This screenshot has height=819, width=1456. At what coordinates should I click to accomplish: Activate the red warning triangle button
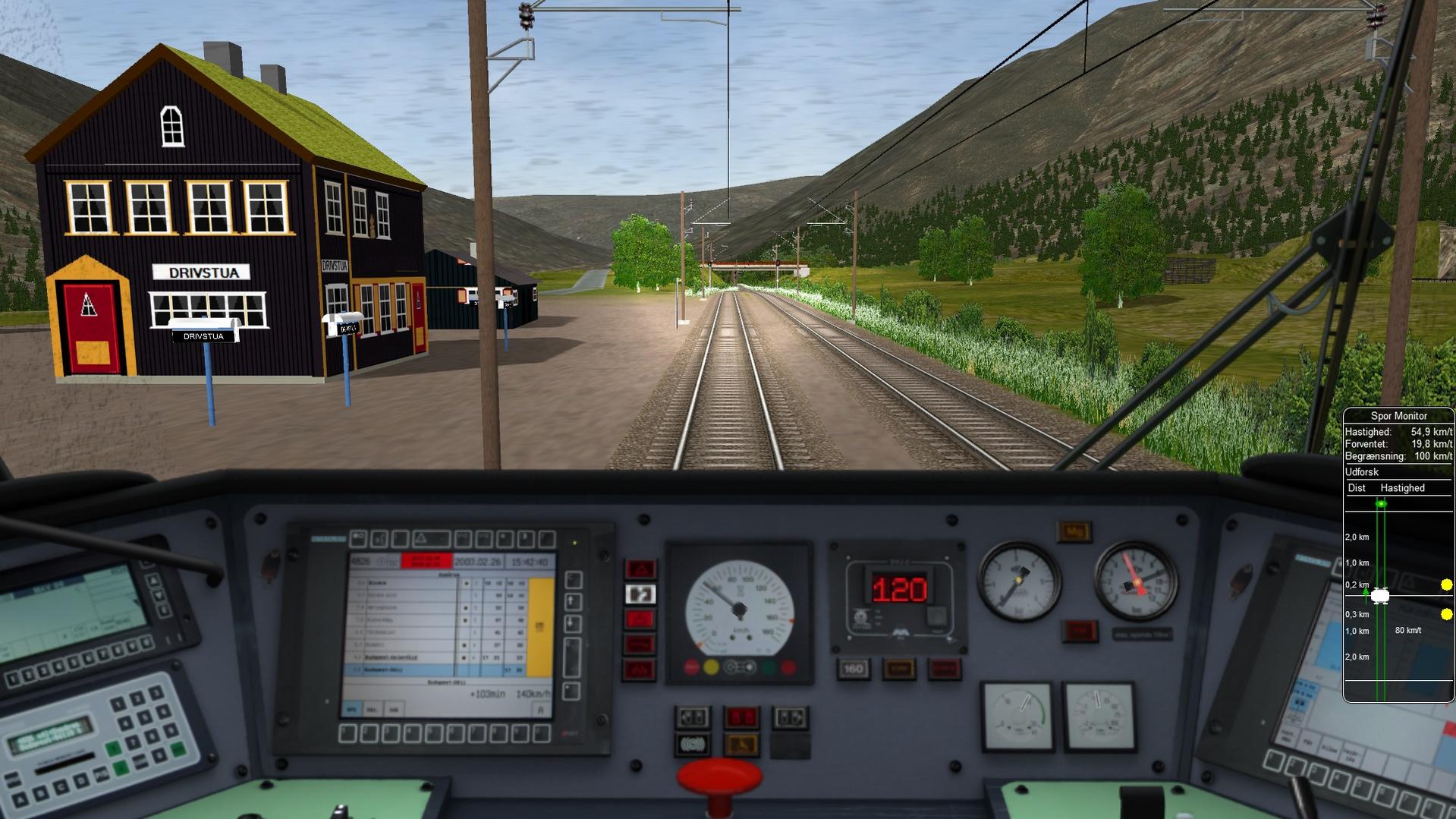[x=640, y=569]
